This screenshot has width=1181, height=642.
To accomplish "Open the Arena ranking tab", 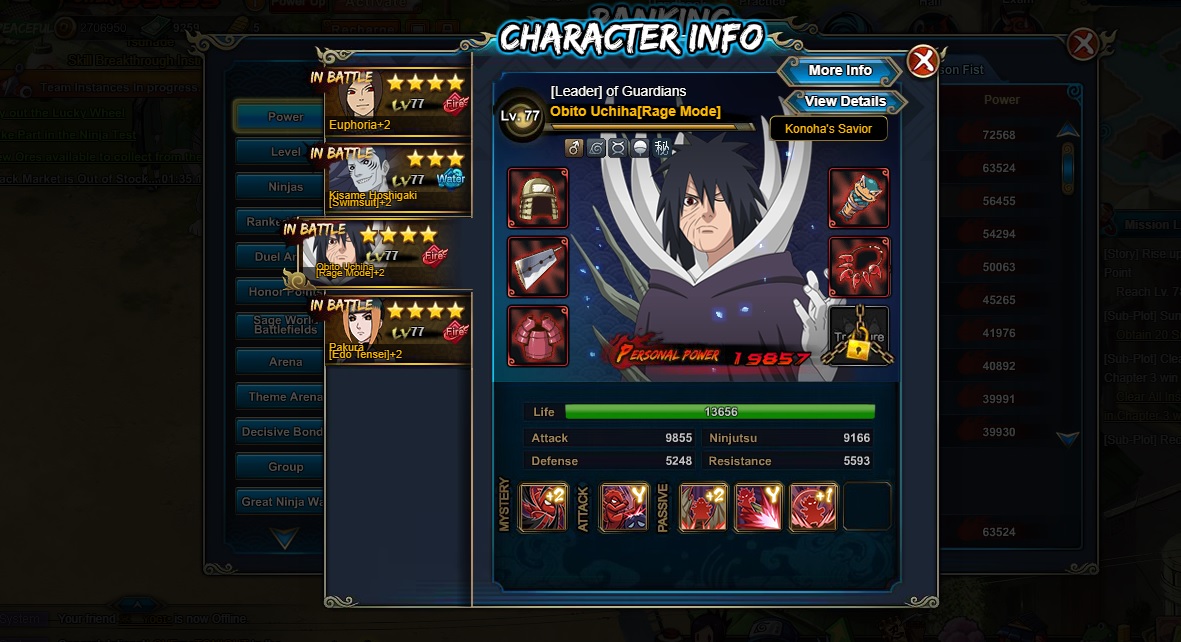I will [x=285, y=362].
